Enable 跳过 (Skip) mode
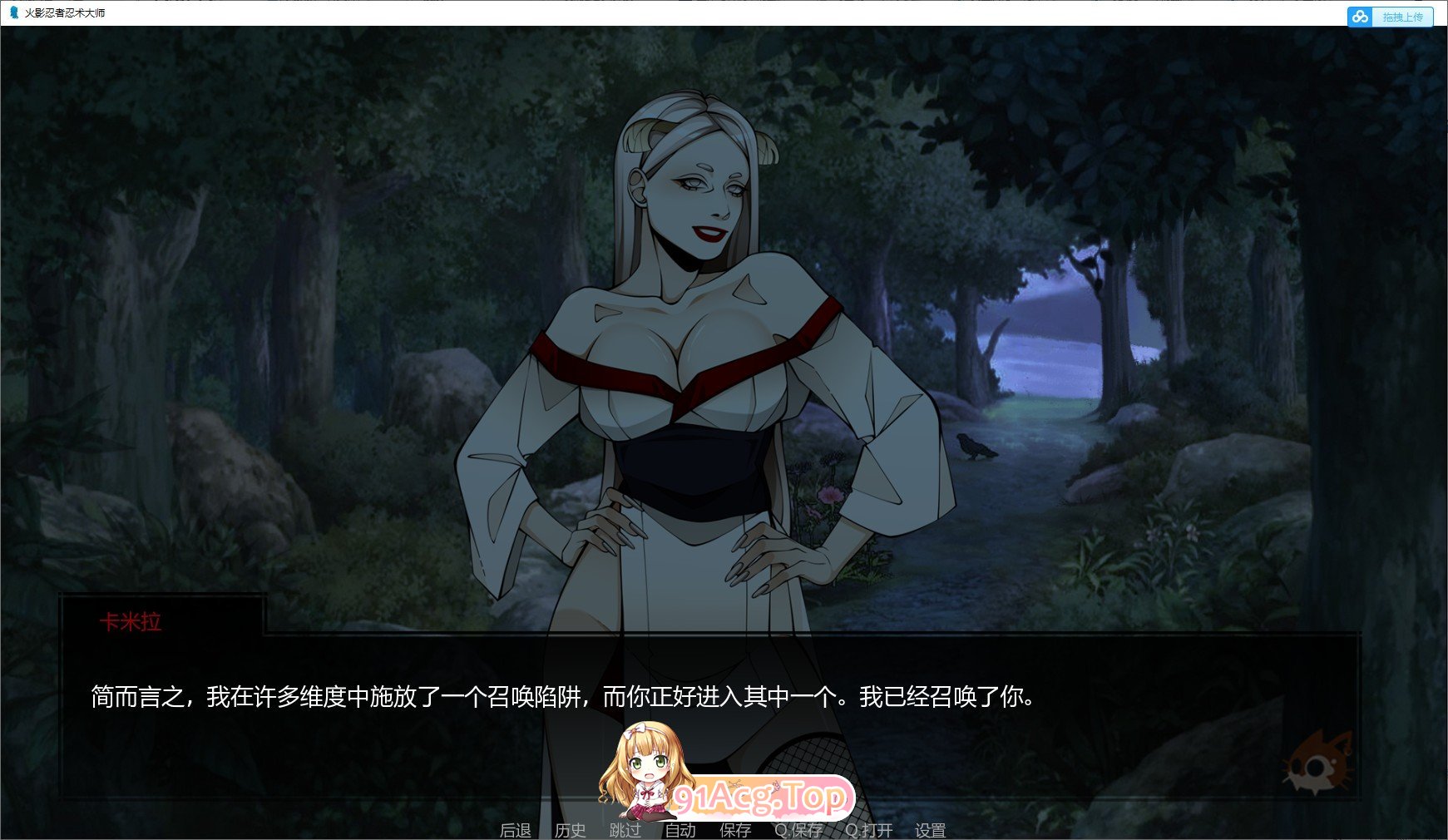 (625, 829)
